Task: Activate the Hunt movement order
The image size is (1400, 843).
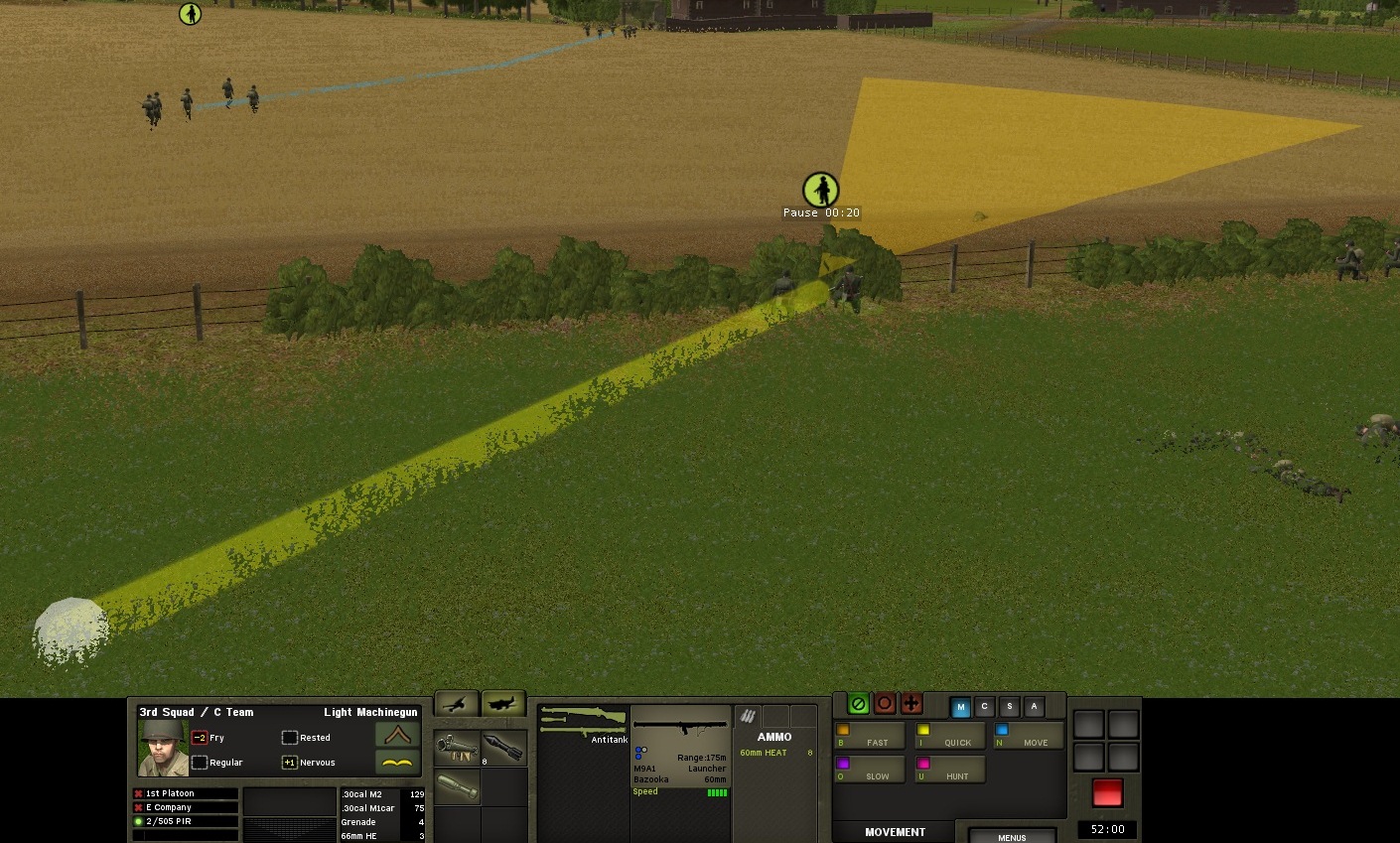Action: (949, 771)
